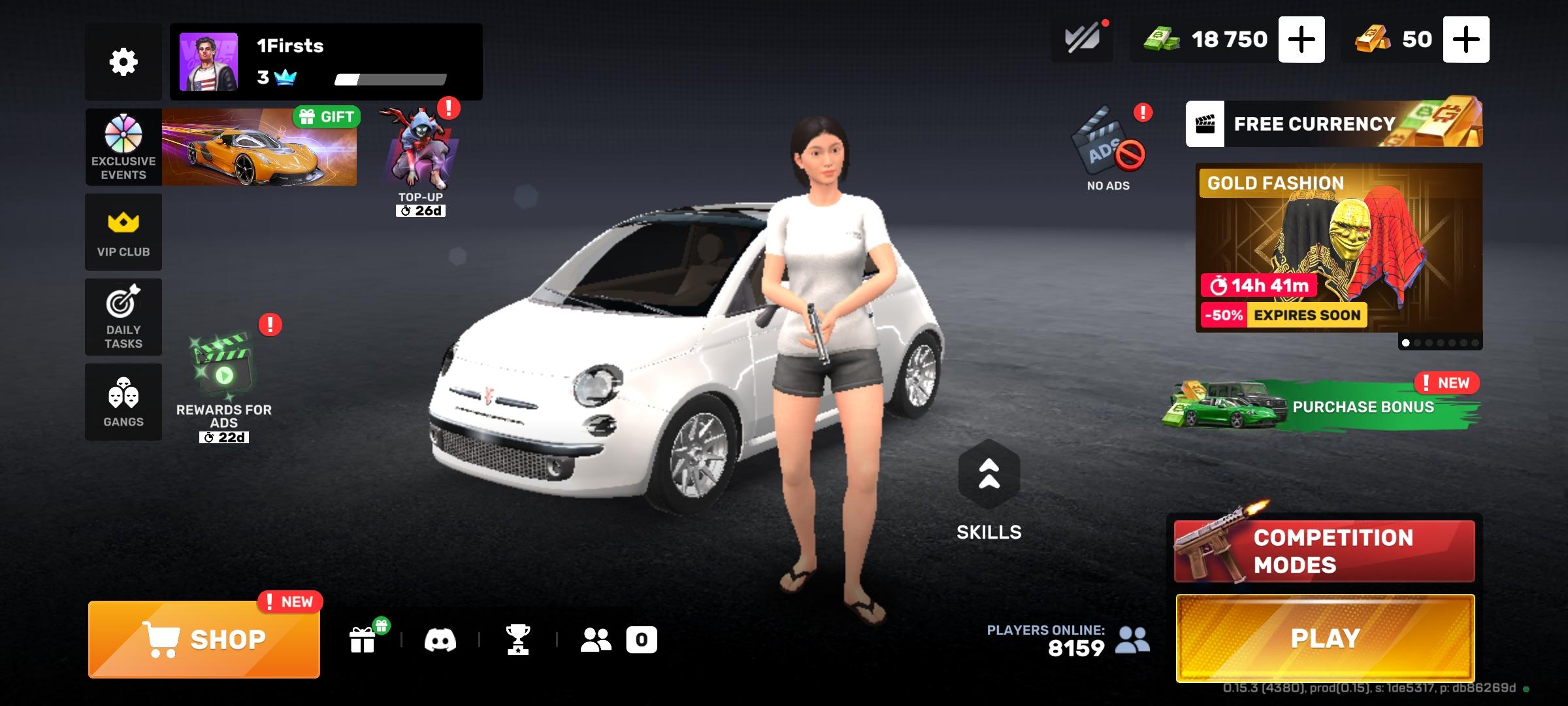1568x706 pixels.
Task: Tap the Free Currency banner
Action: [x=1333, y=124]
